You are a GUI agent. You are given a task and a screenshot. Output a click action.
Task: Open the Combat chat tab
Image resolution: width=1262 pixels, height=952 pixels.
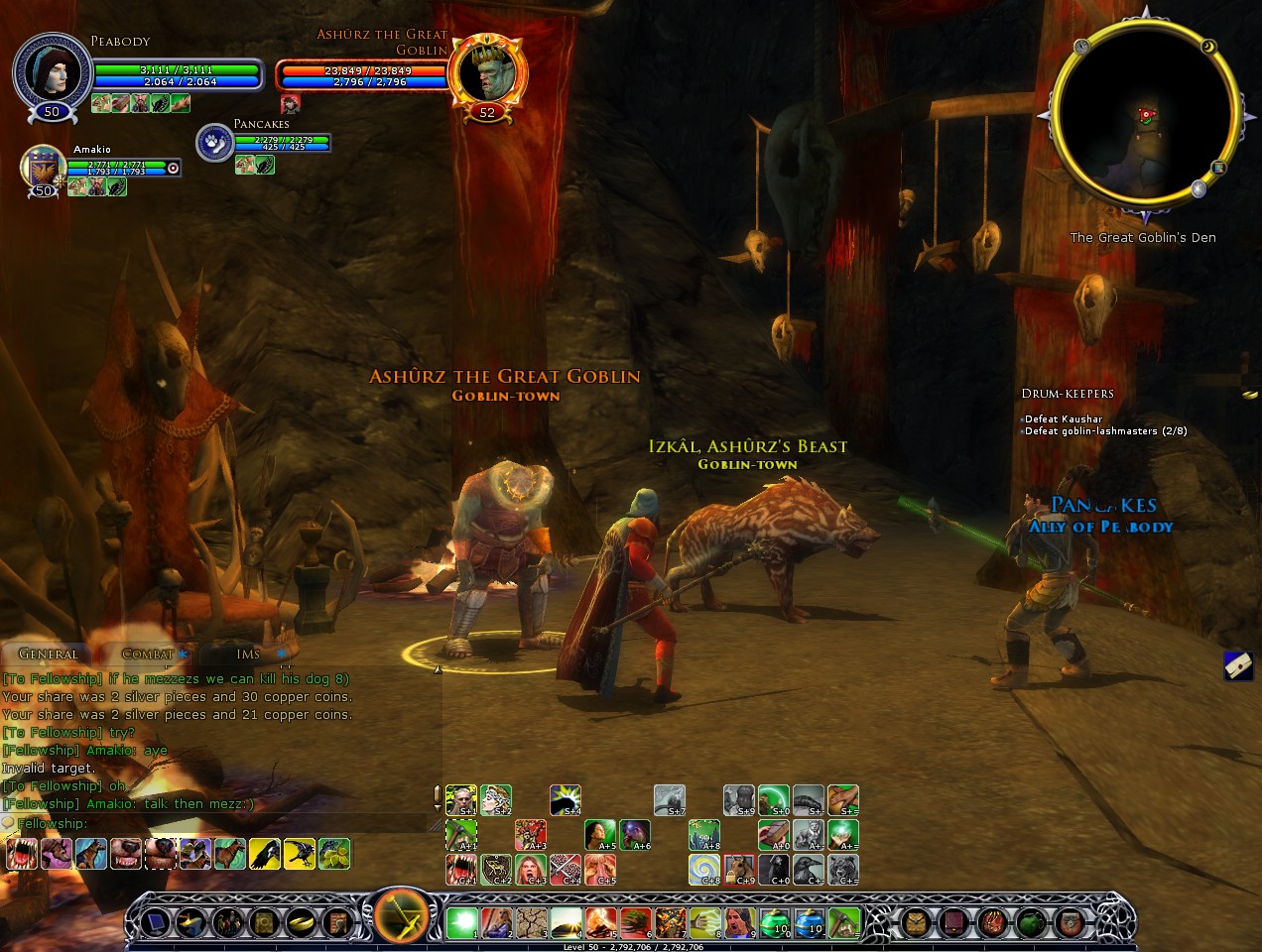coord(147,654)
